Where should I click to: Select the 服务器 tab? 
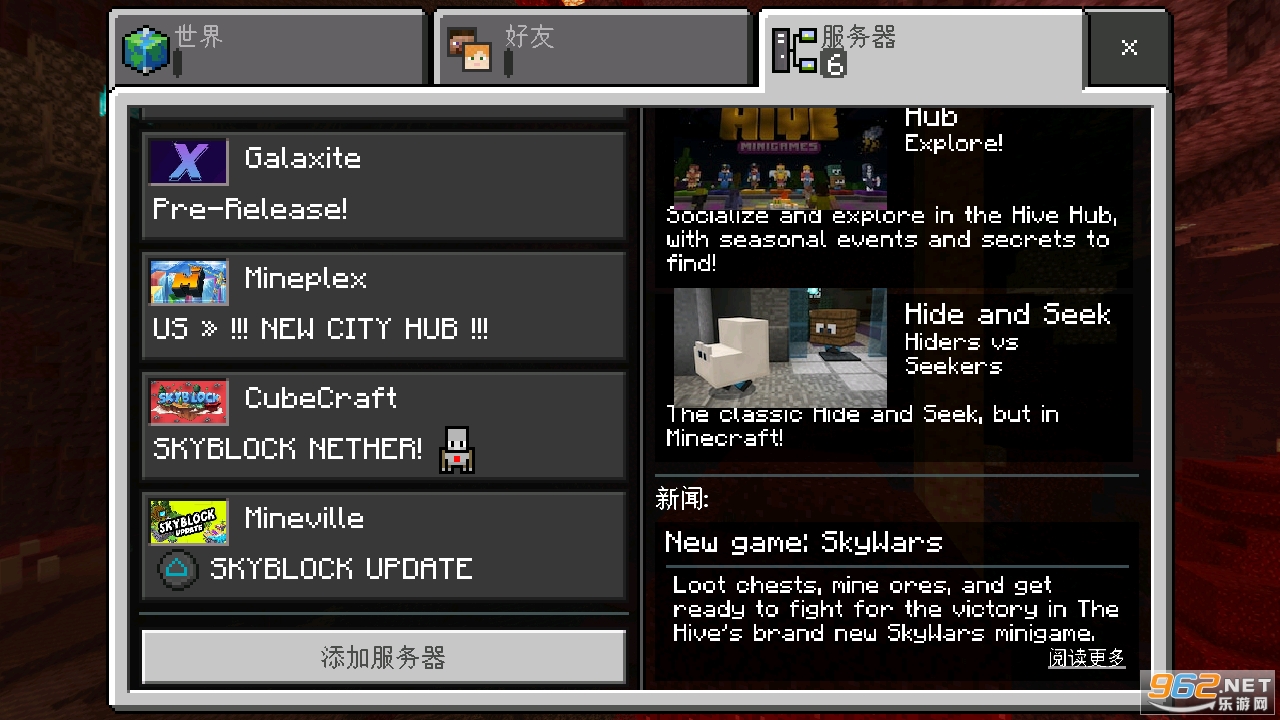click(920, 47)
